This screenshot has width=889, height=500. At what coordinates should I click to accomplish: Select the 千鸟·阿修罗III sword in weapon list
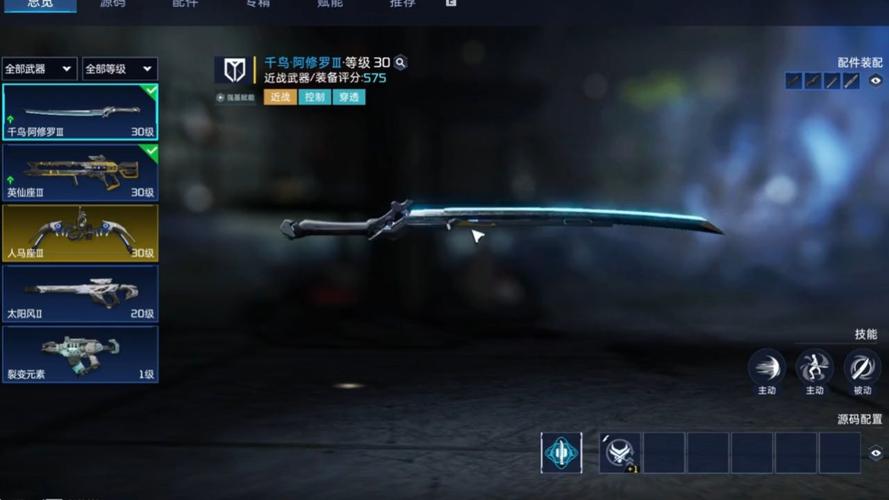pos(80,112)
